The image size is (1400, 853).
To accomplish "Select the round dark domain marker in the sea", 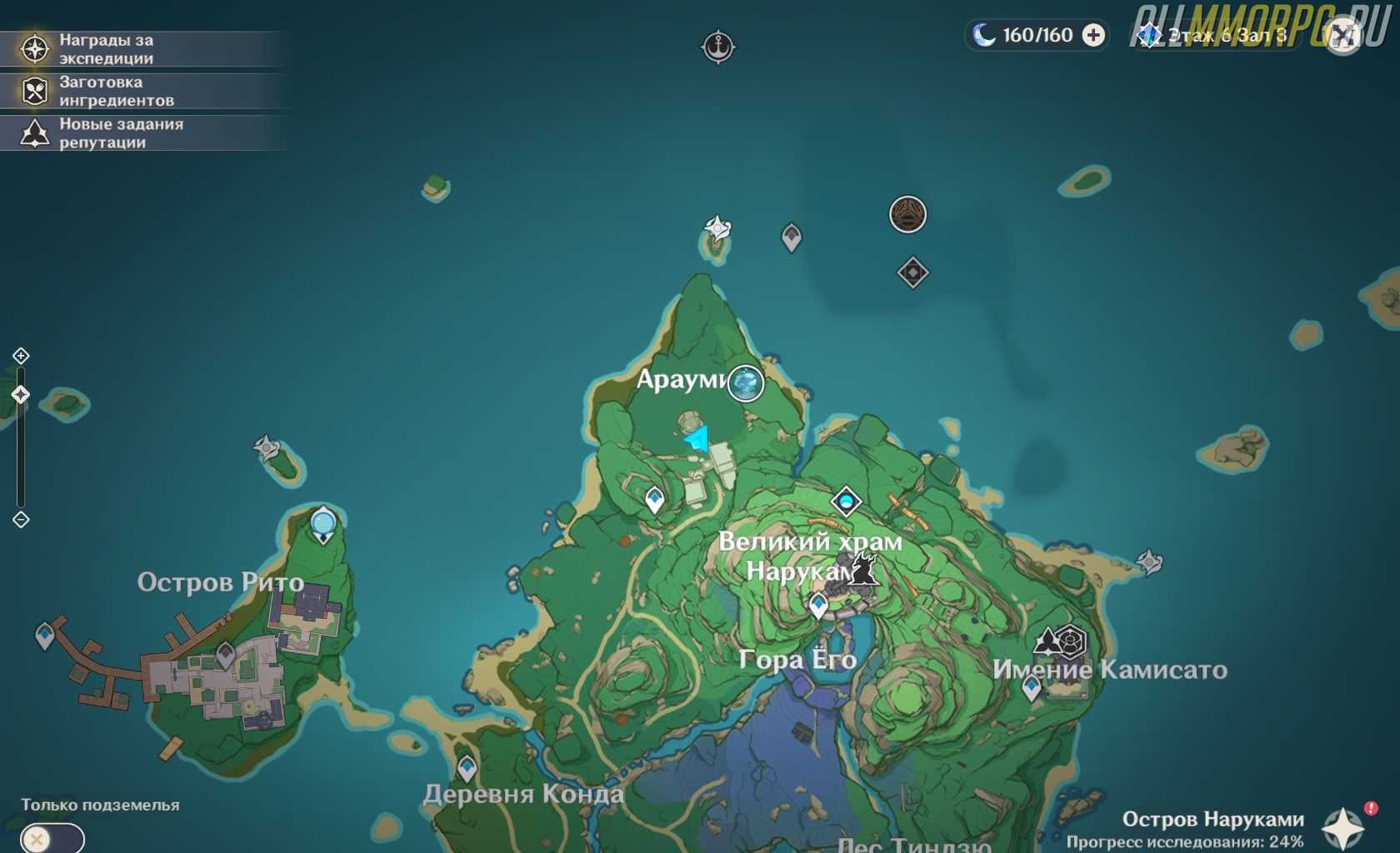I will (907, 214).
